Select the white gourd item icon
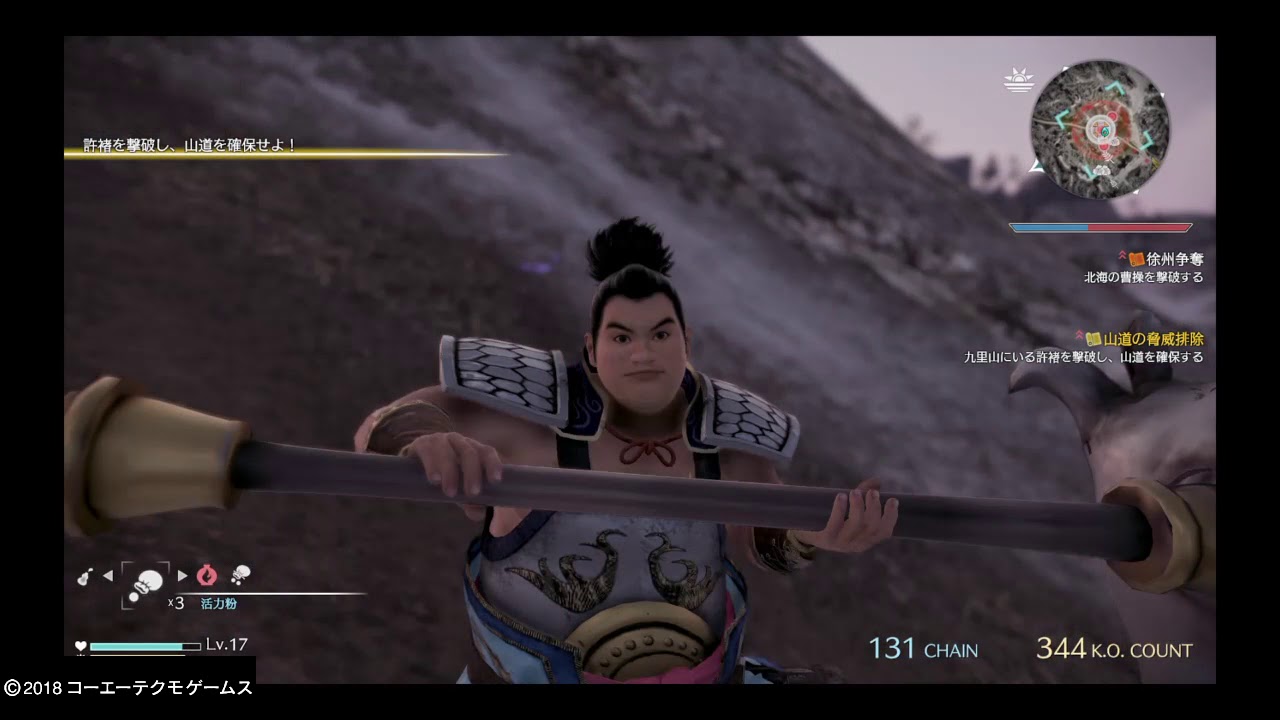The height and width of the screenshot is (720, 1280). (x=85, y=576)
